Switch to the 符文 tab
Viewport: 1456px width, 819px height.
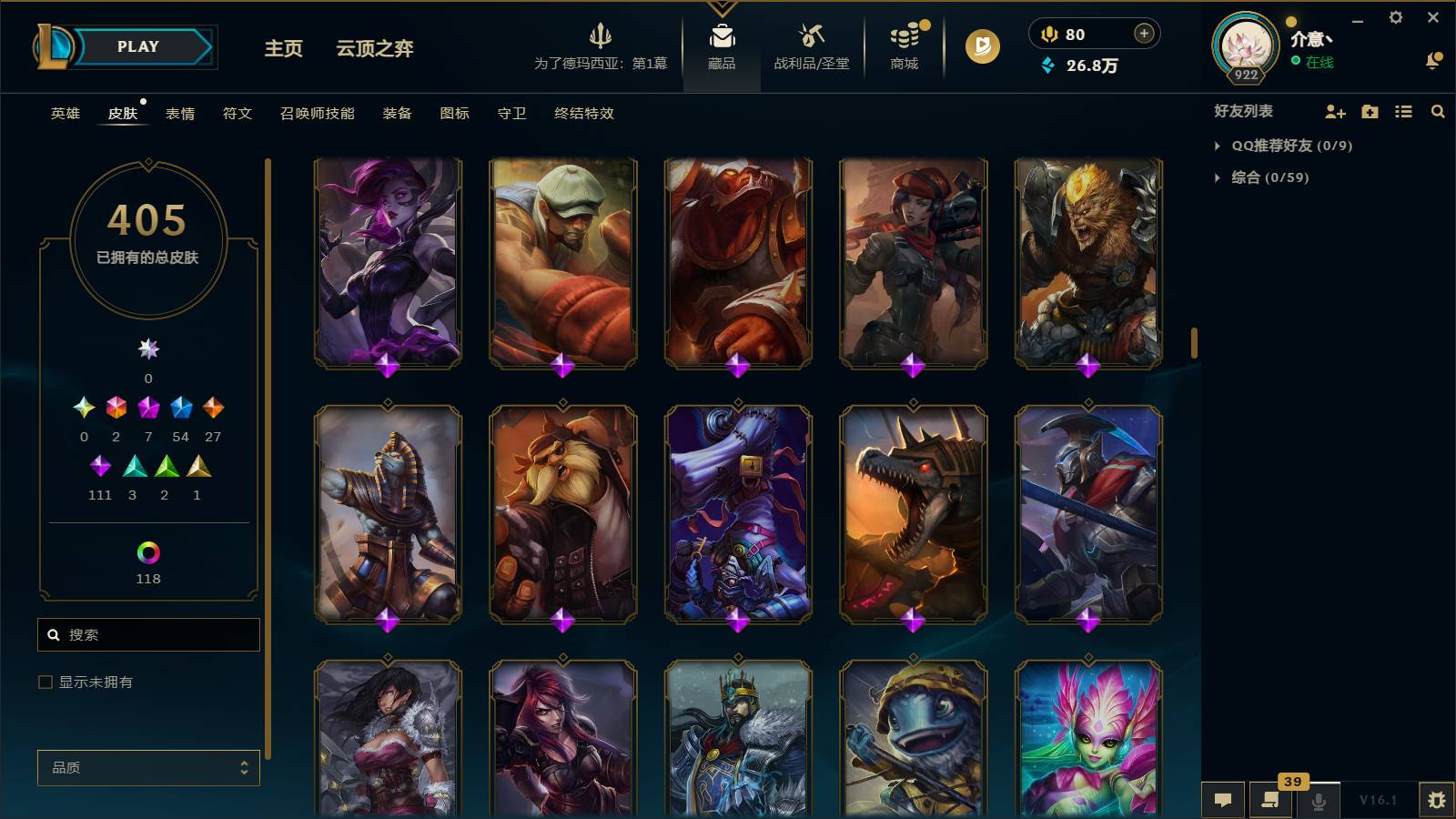pyautogui.click(x=237, y=114)
